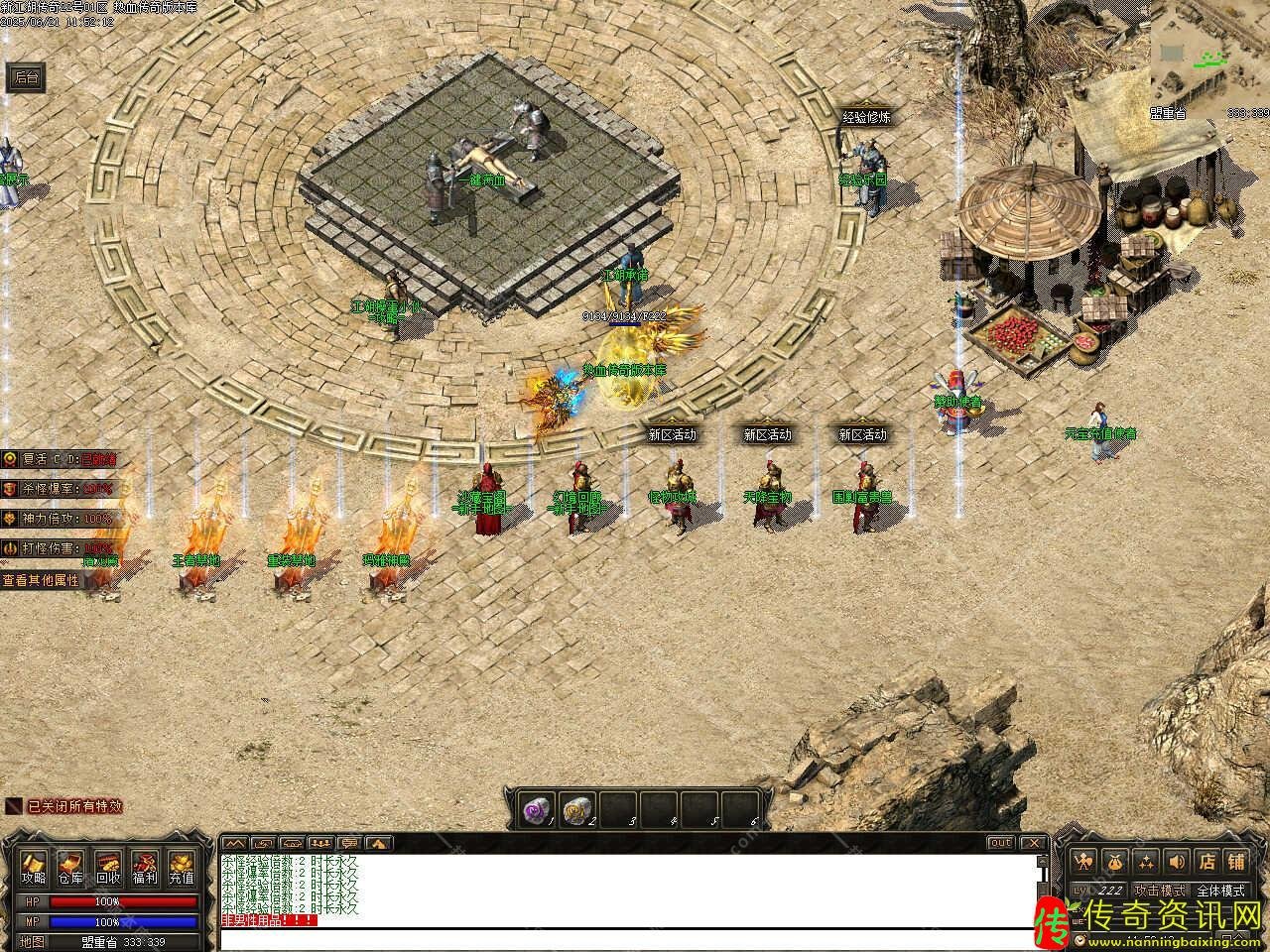Toggle the sound speaker icon
The width and height of the screenshot is (1270, 952).
tap(1176, 861)
